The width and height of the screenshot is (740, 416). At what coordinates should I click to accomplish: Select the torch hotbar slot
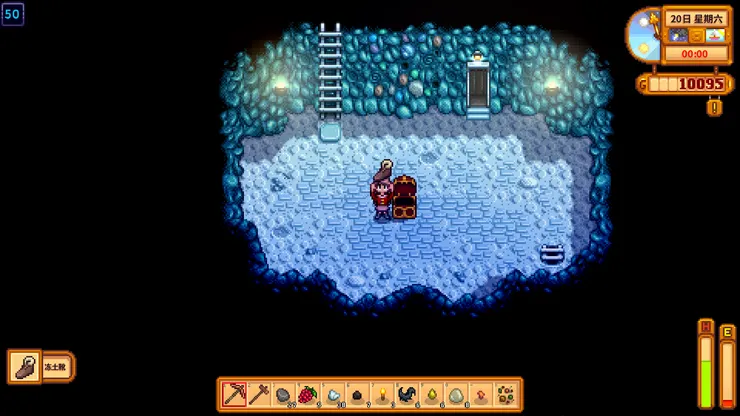click(x=382, y=394)
